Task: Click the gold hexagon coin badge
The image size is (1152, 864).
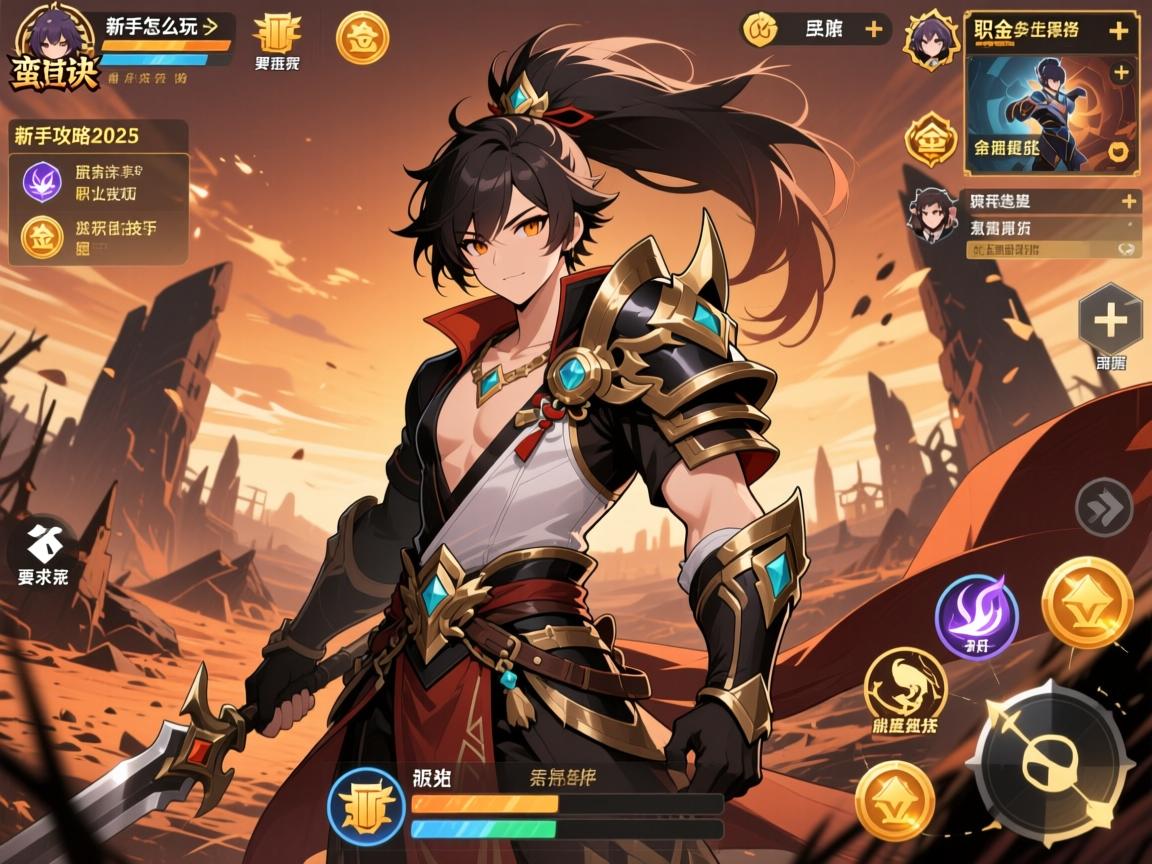Action: tap(930, 139)
